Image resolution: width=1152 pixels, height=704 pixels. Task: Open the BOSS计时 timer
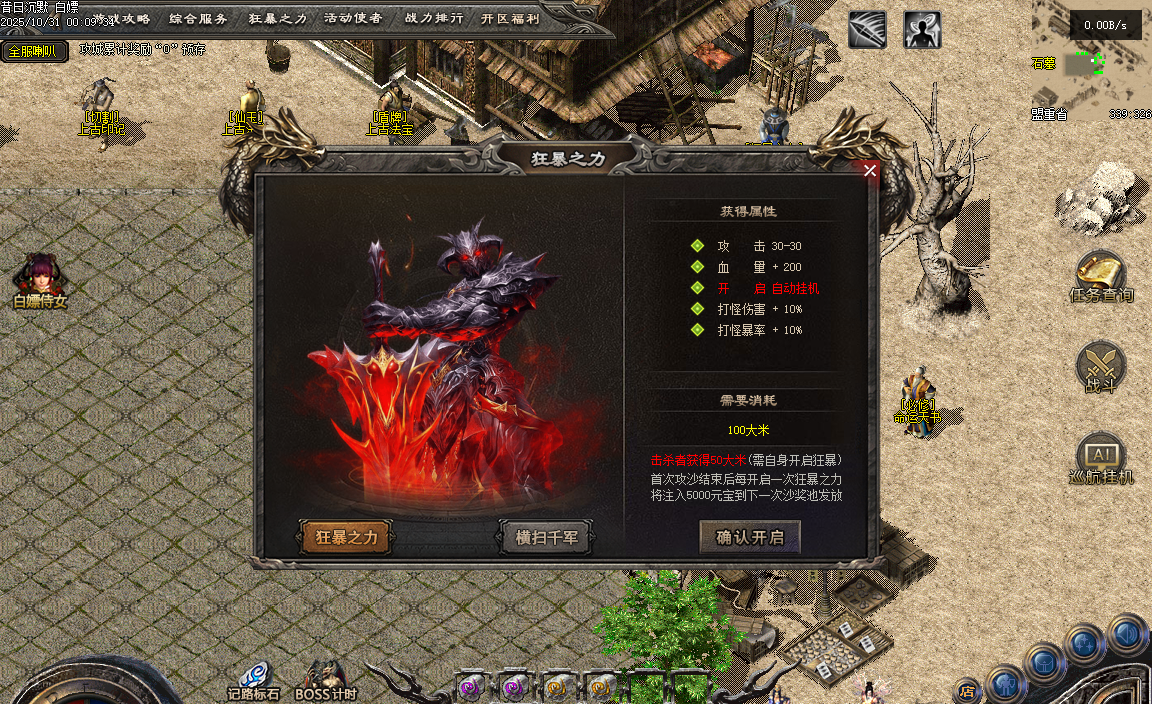point(325,680)
